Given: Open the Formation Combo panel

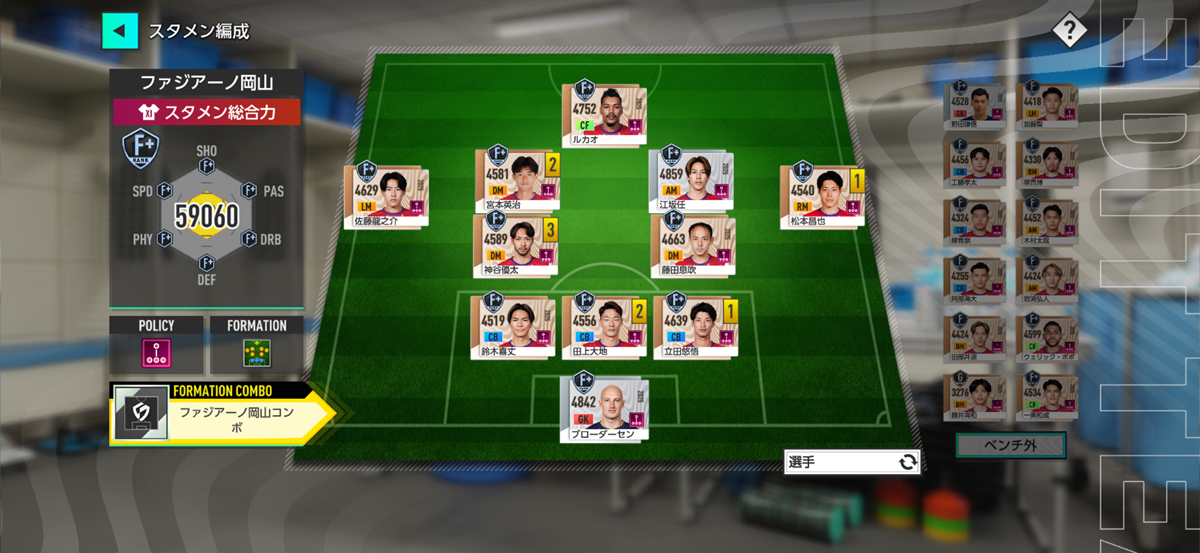Looking at the screenshot, I should coord(220,415).
